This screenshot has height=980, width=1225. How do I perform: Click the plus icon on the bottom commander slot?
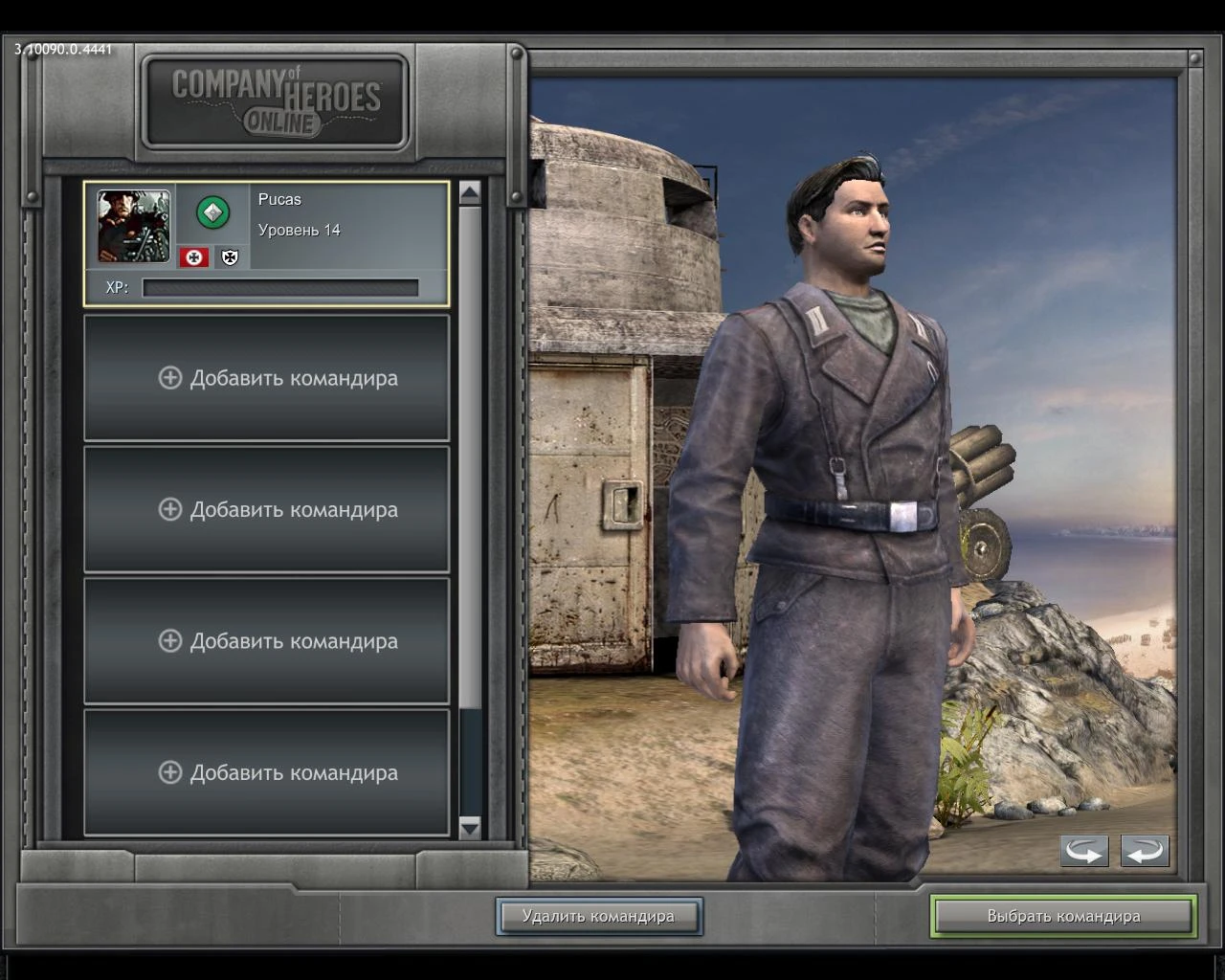click(x=170, y=772)
